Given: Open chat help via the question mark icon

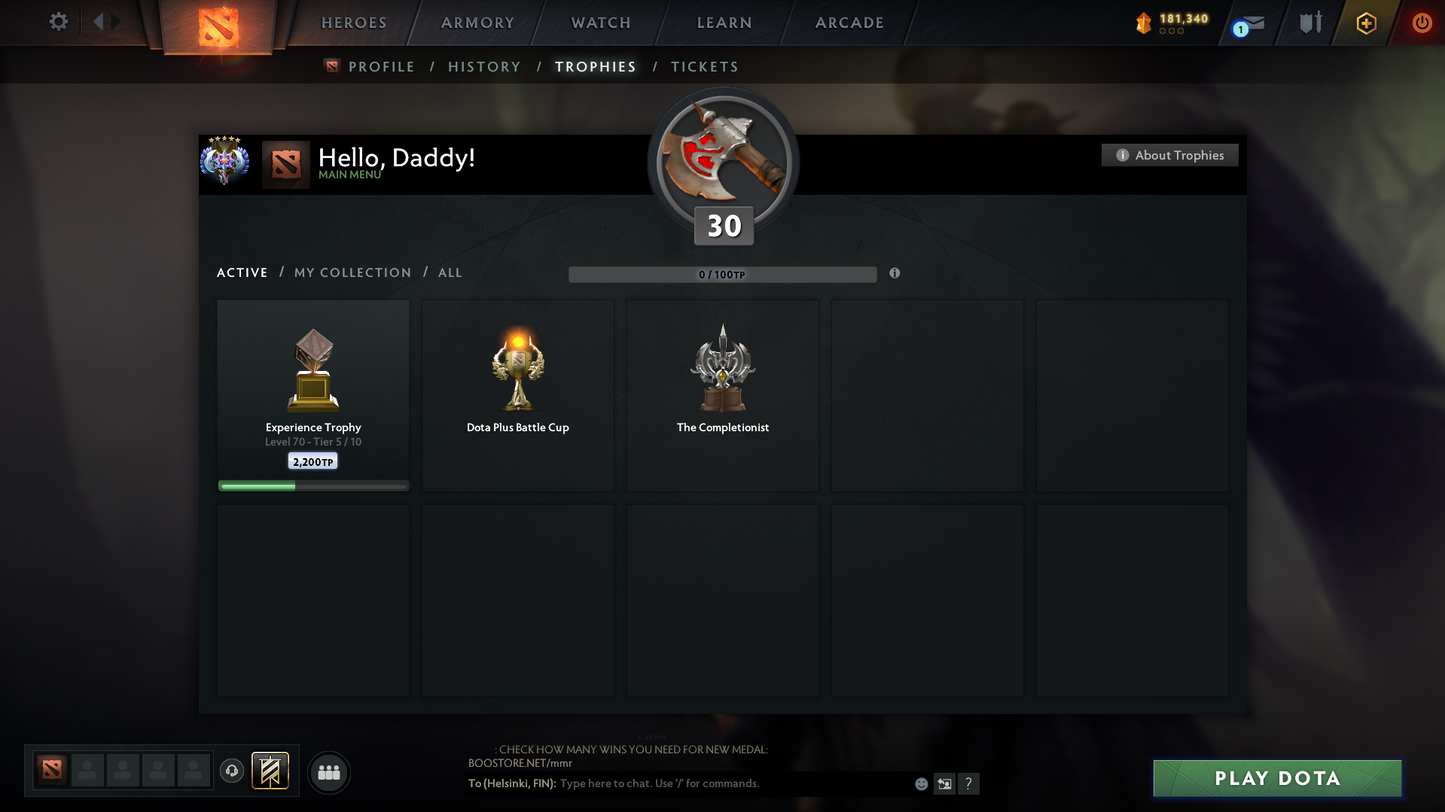Looking at the screenshot, I should click(x=968, y=784).
